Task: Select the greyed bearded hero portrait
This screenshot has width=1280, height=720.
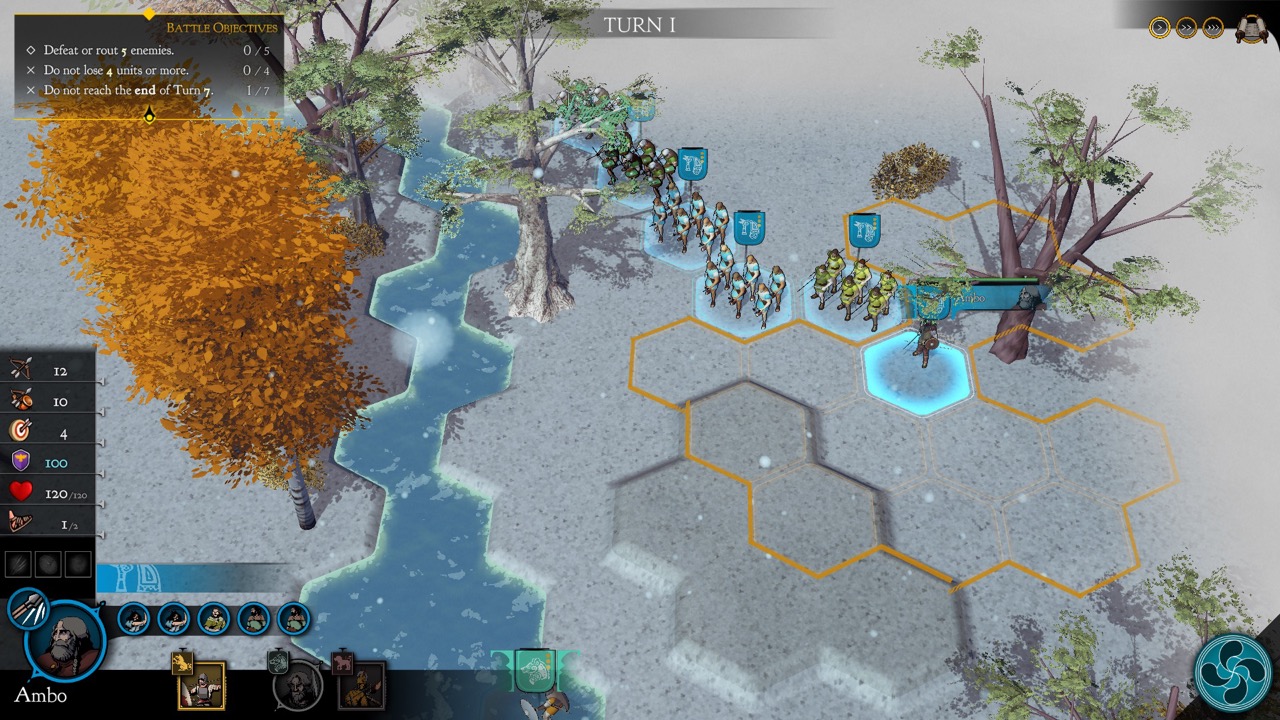Action: pyautogui.click(x=298, y=686)
